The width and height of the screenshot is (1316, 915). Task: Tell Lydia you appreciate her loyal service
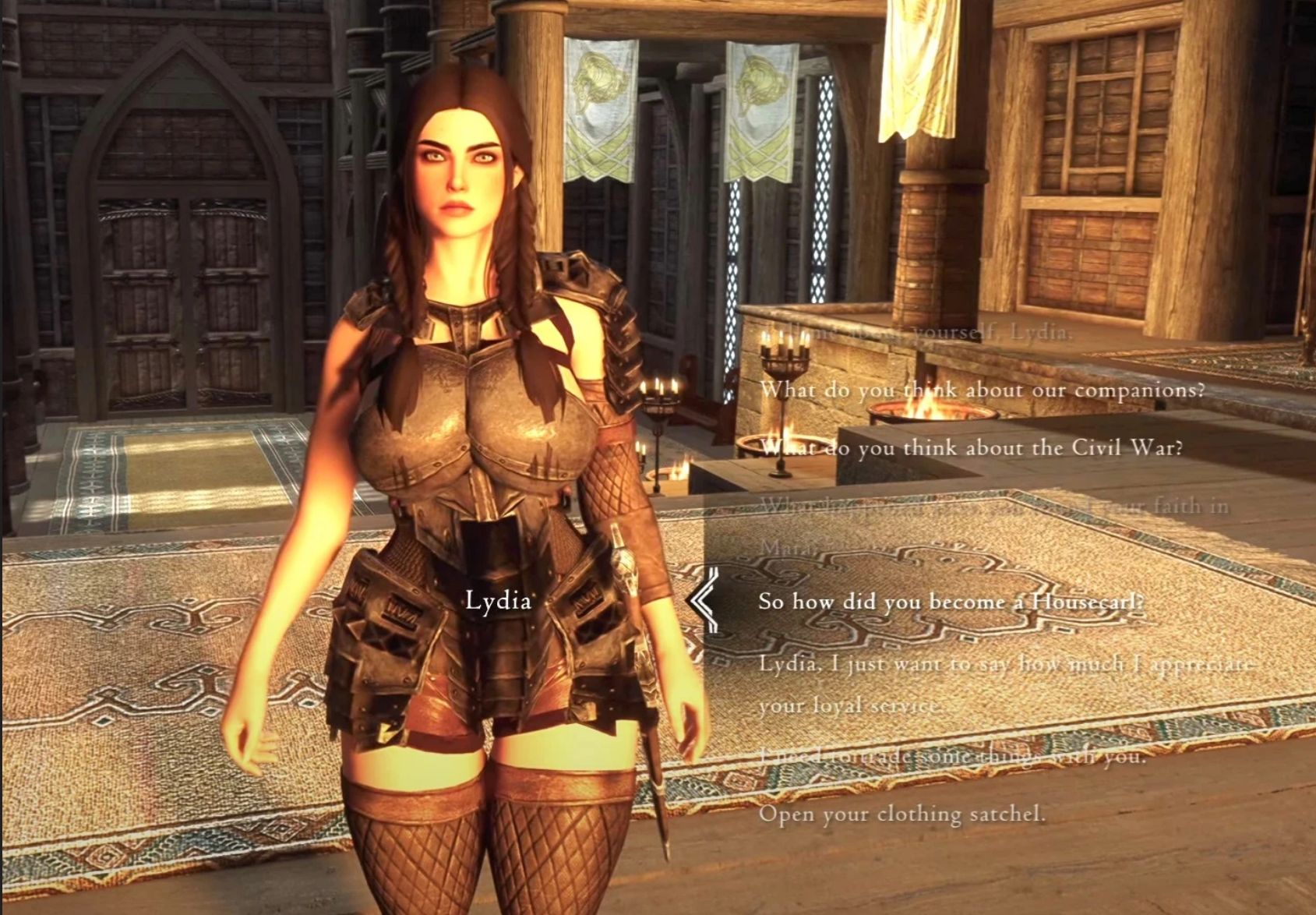(1005, 665)
